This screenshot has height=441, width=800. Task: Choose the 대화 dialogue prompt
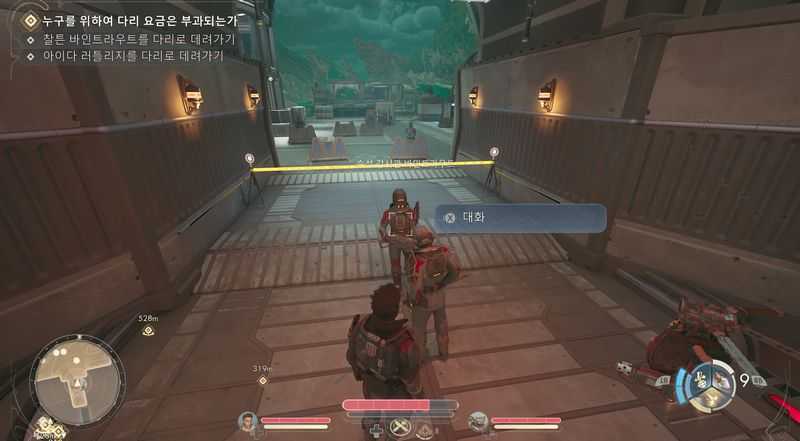pyautogui.click(x=520, y=217)
